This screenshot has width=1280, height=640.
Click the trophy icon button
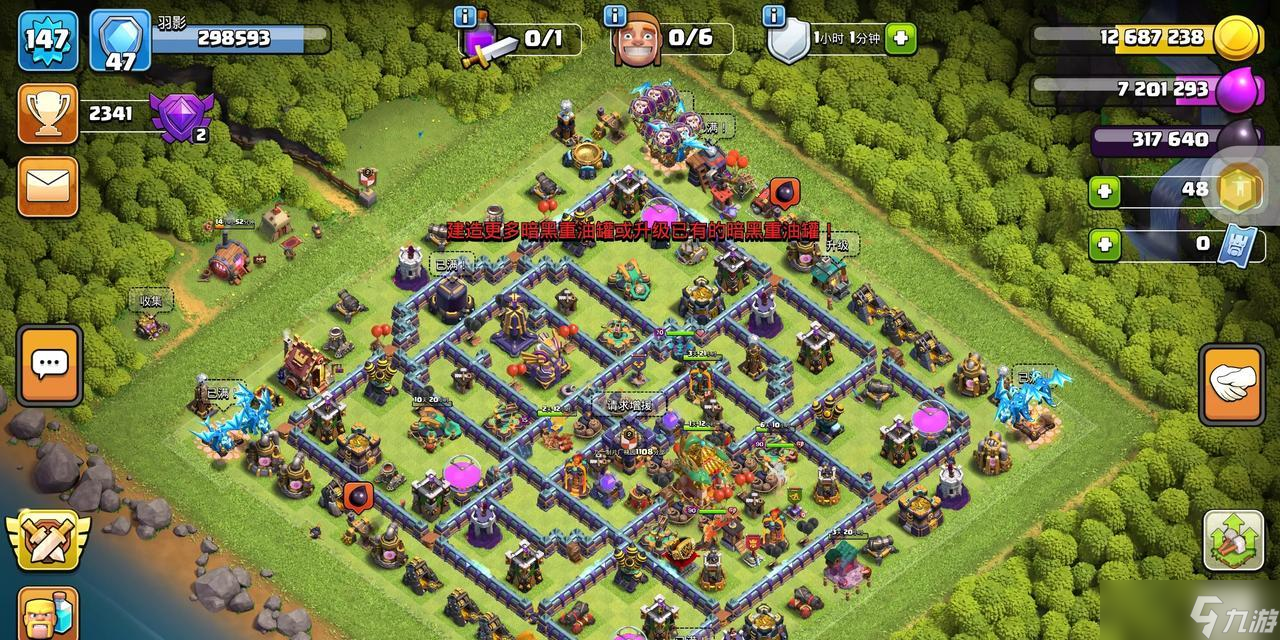point(47,115)
